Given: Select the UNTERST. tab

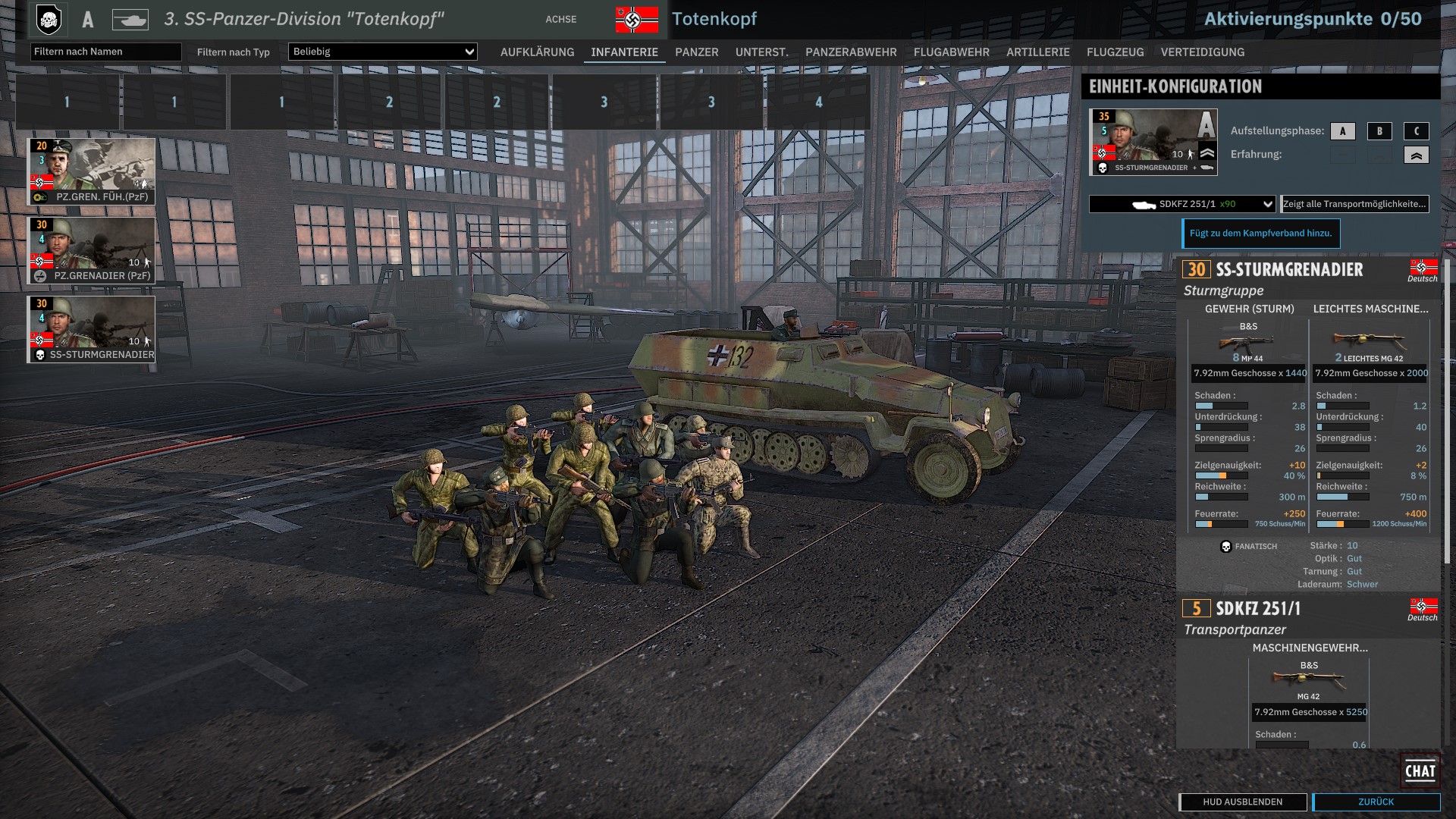Looking at the screenshot, I should [761, 52].
